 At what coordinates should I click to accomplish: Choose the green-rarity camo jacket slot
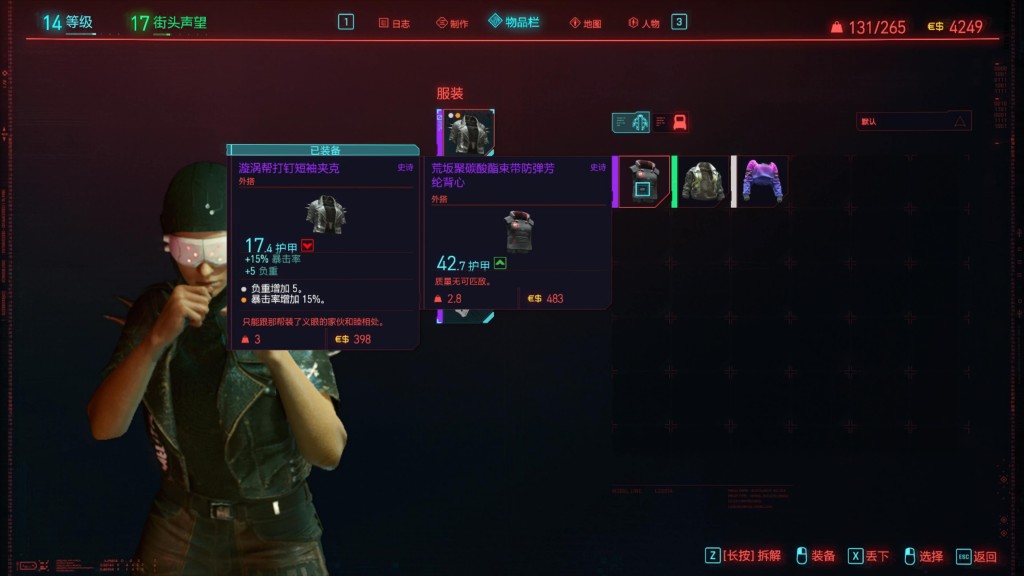(x=704, y=181)
